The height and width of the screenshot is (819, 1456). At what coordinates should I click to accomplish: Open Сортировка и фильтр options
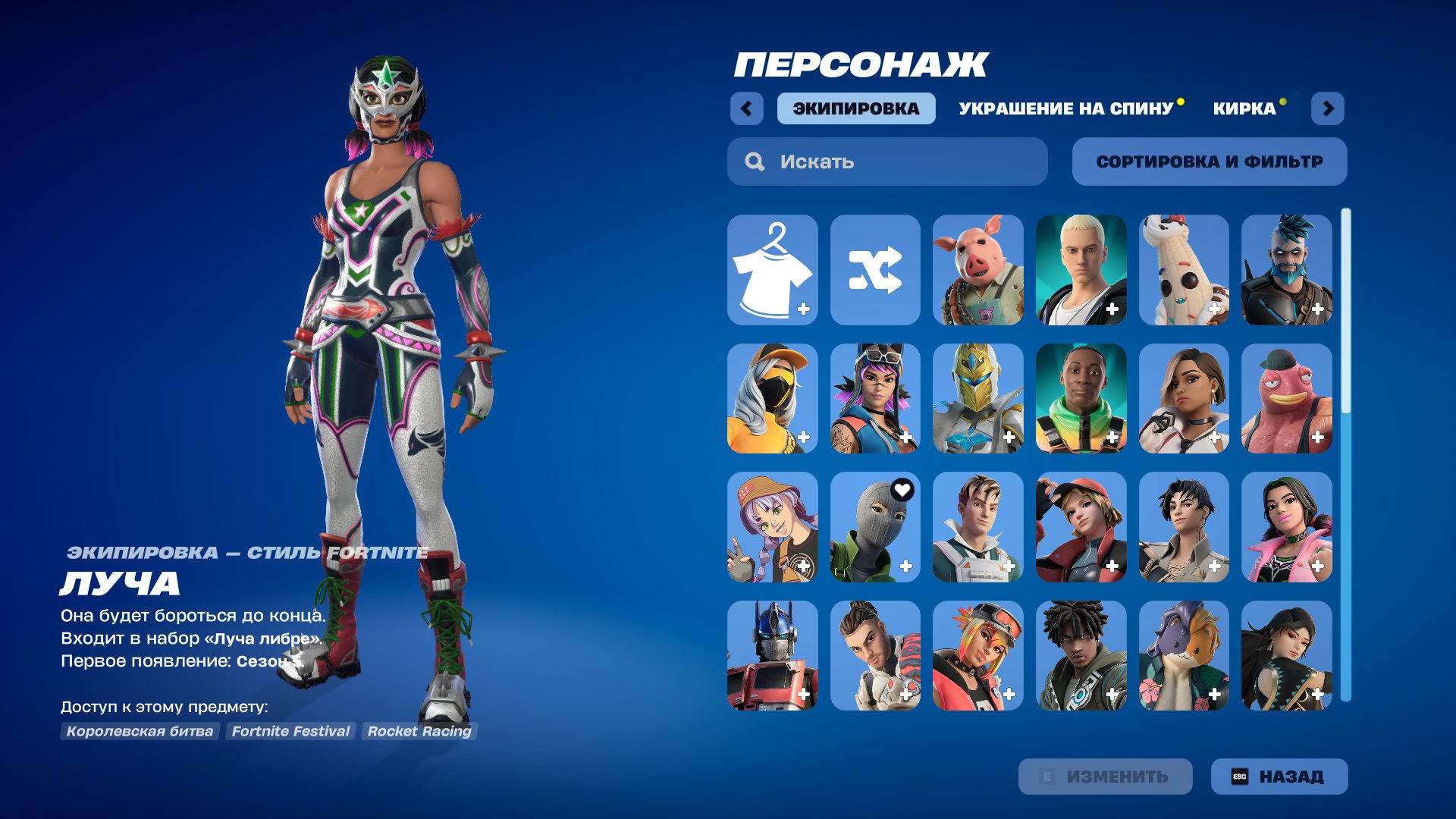[x=1209, y=162]
